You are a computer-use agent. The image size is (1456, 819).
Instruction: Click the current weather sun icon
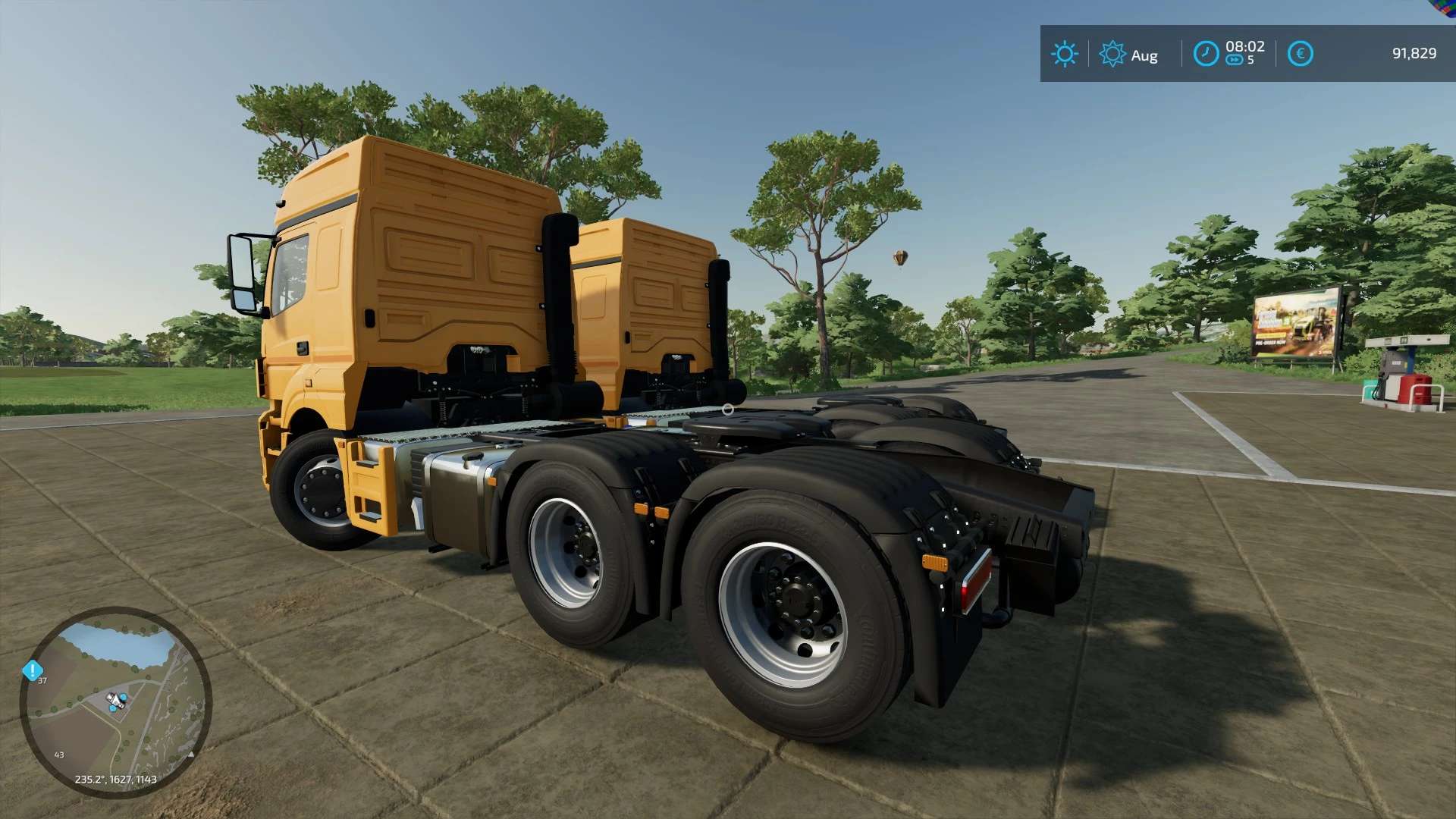(1065, 54)
